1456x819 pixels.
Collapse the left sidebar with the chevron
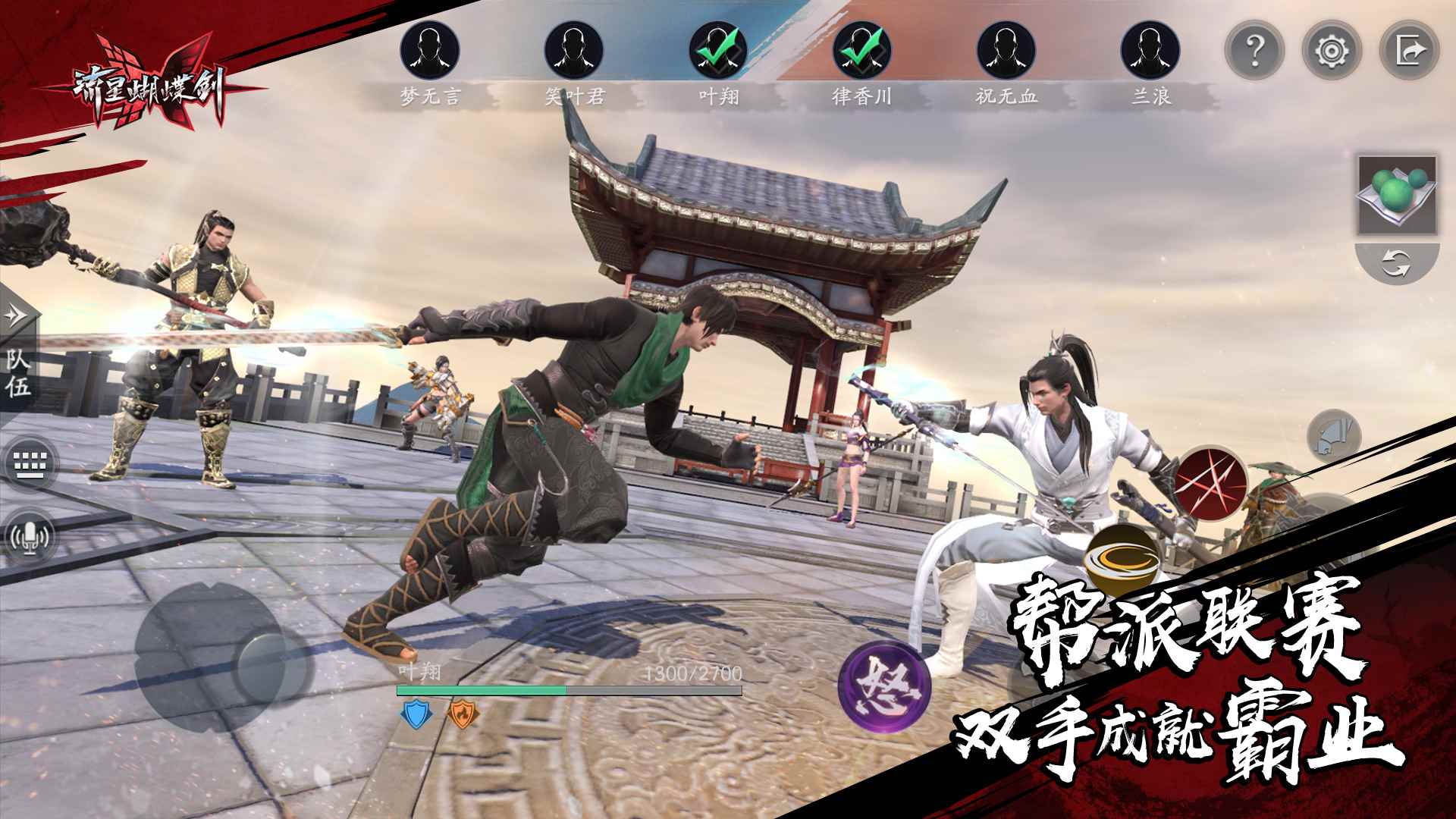(x=14, y=316)
